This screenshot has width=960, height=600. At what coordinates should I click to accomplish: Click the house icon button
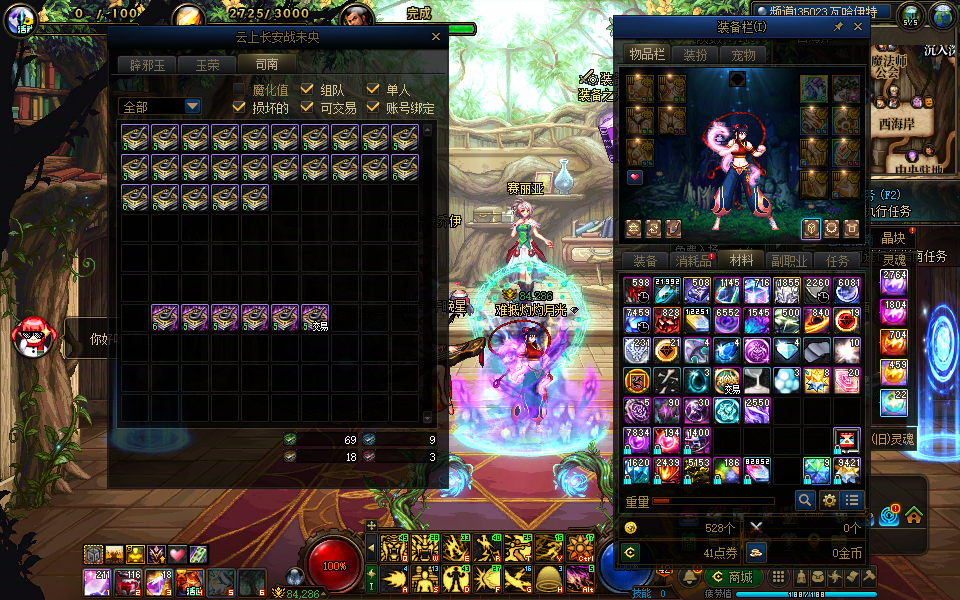pos(914,517)
